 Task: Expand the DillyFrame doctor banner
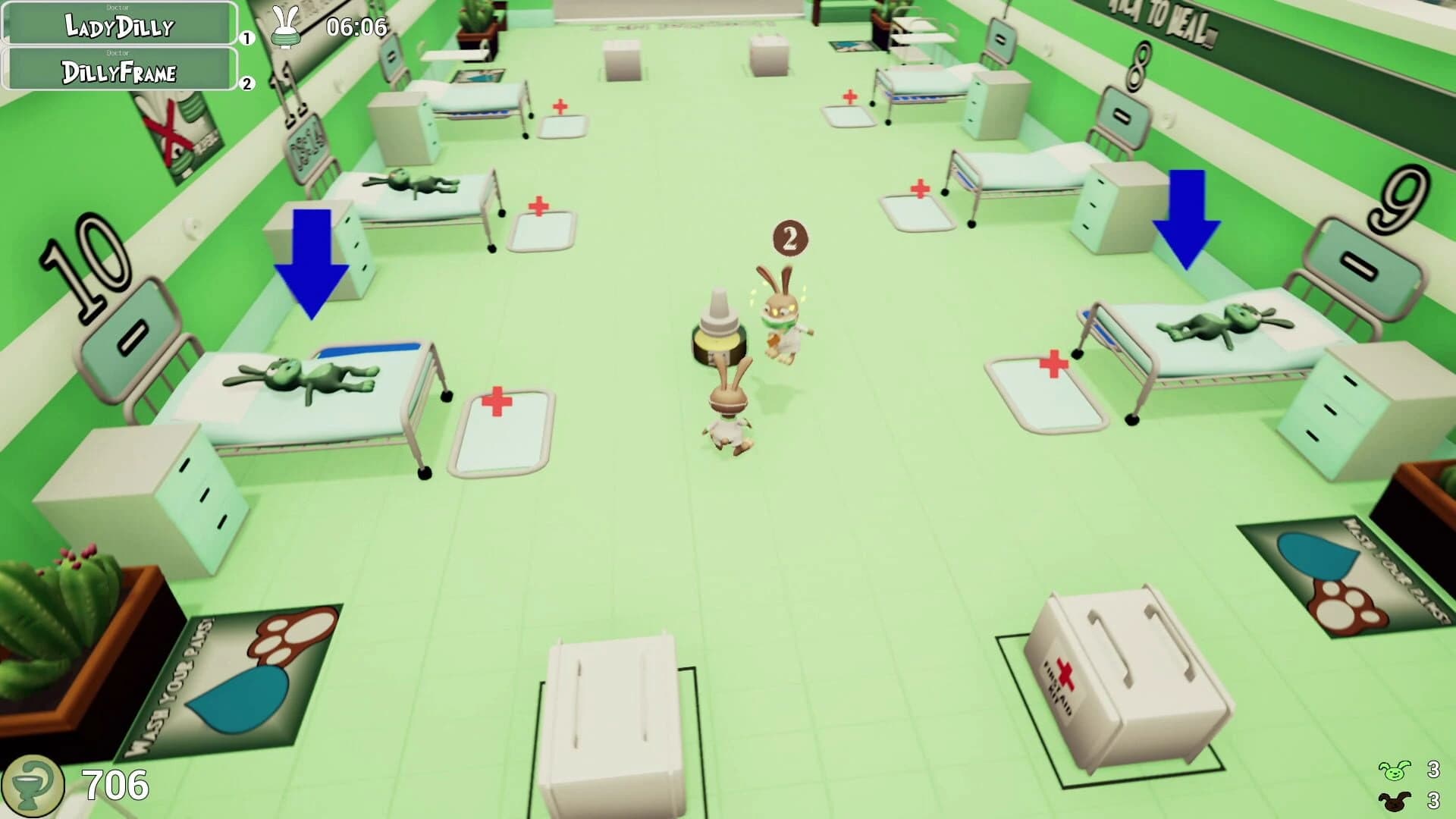pyautogui.click(x=118, y=74)
